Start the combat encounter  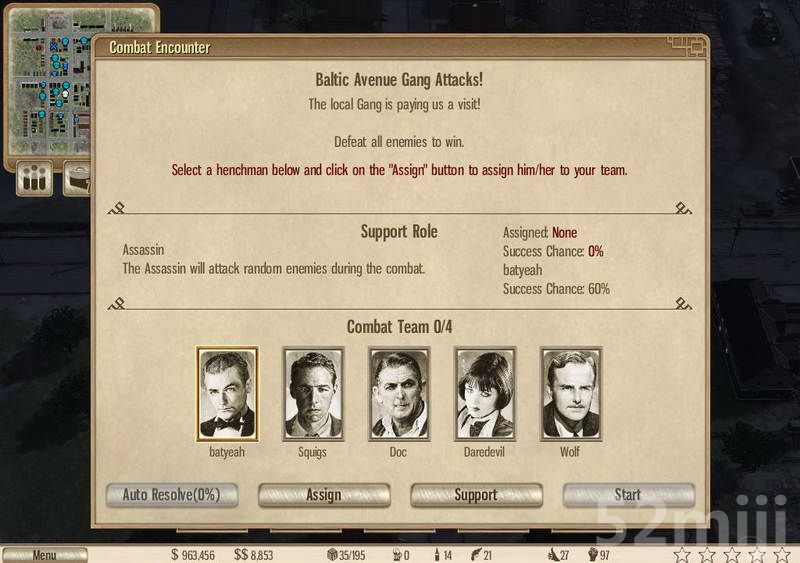[x=628, y=495]
